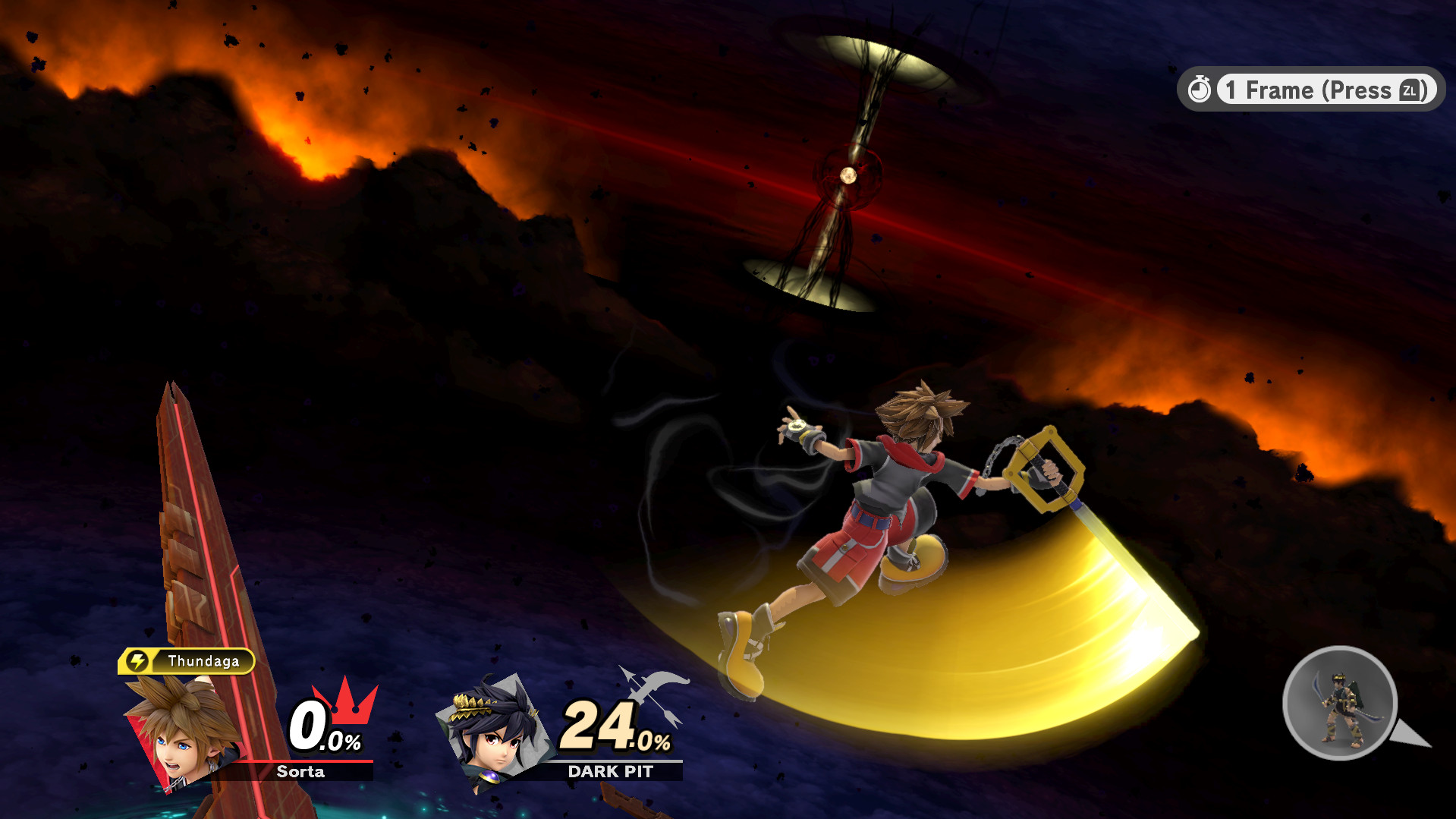The image size is (1456, 819).
Task: Select the Sorta player nameplate
Action: pos(301,772)
